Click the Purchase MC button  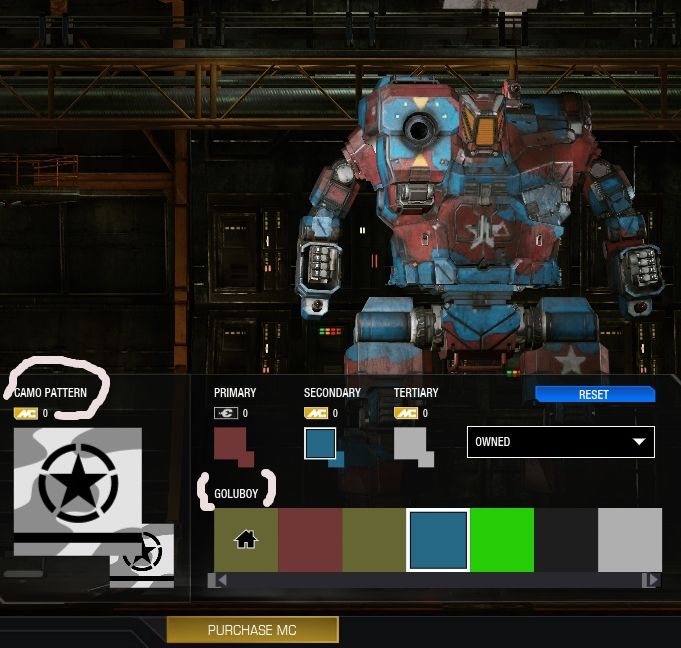(252, 630)
